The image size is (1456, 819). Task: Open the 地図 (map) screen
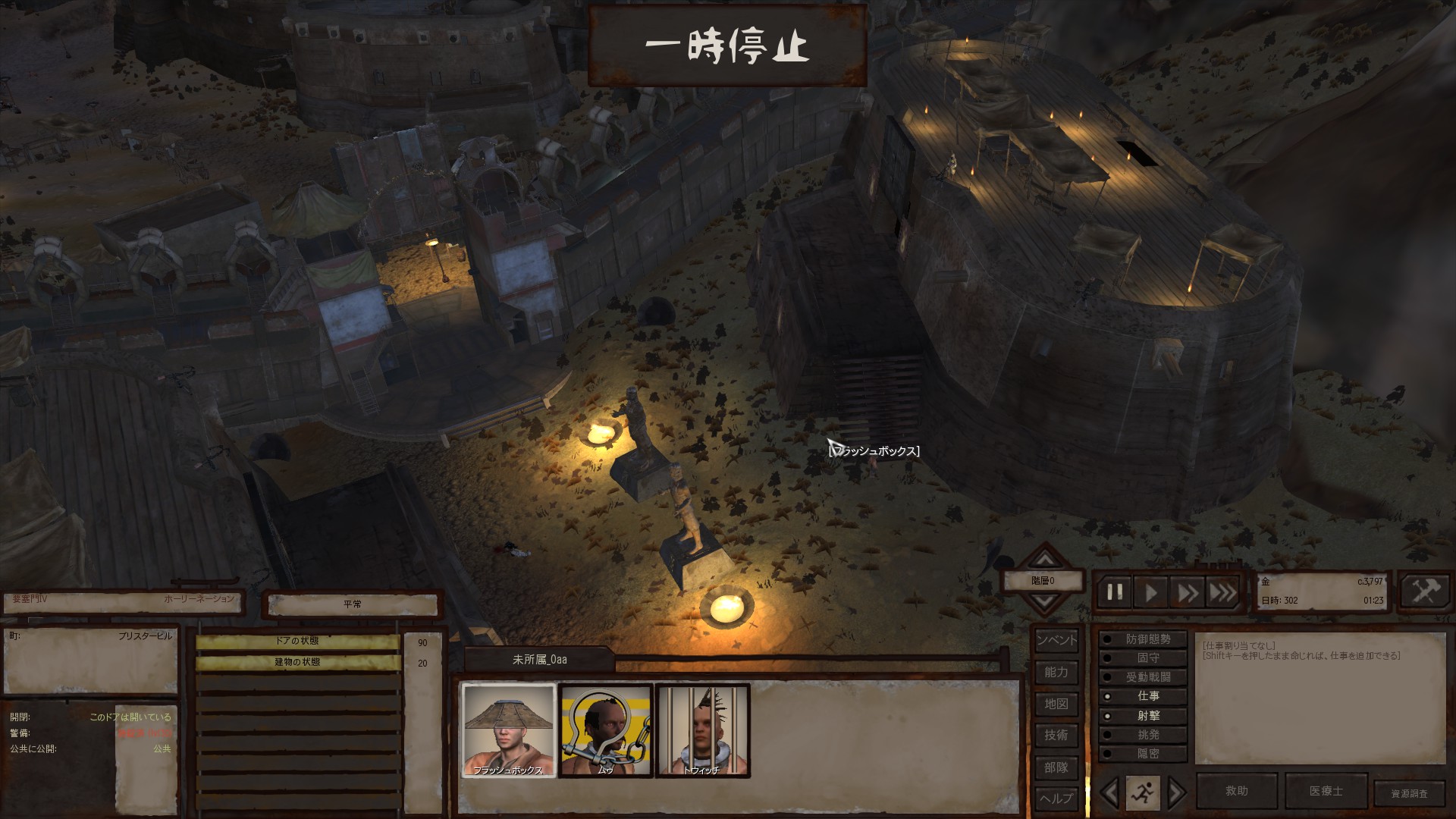[x=1056, y=704]
